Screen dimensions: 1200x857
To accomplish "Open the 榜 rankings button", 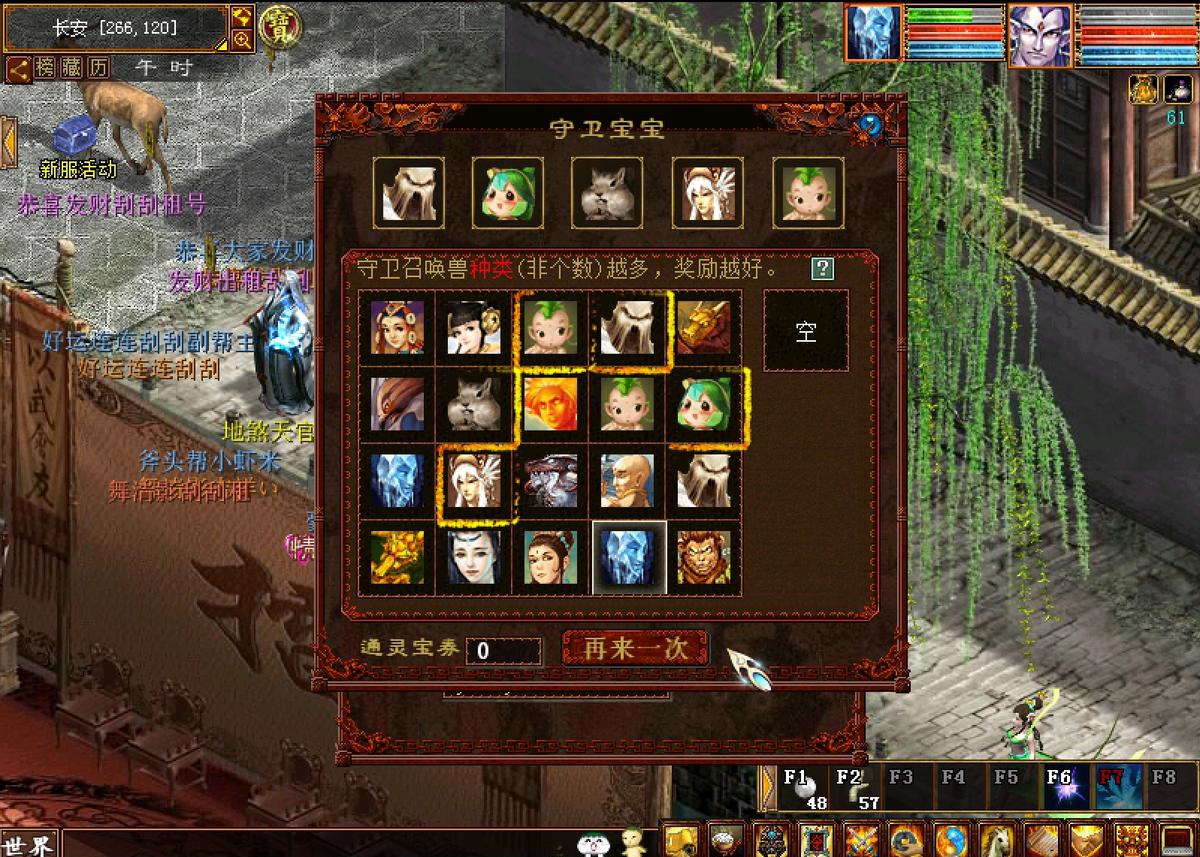I will click(45, 68).
